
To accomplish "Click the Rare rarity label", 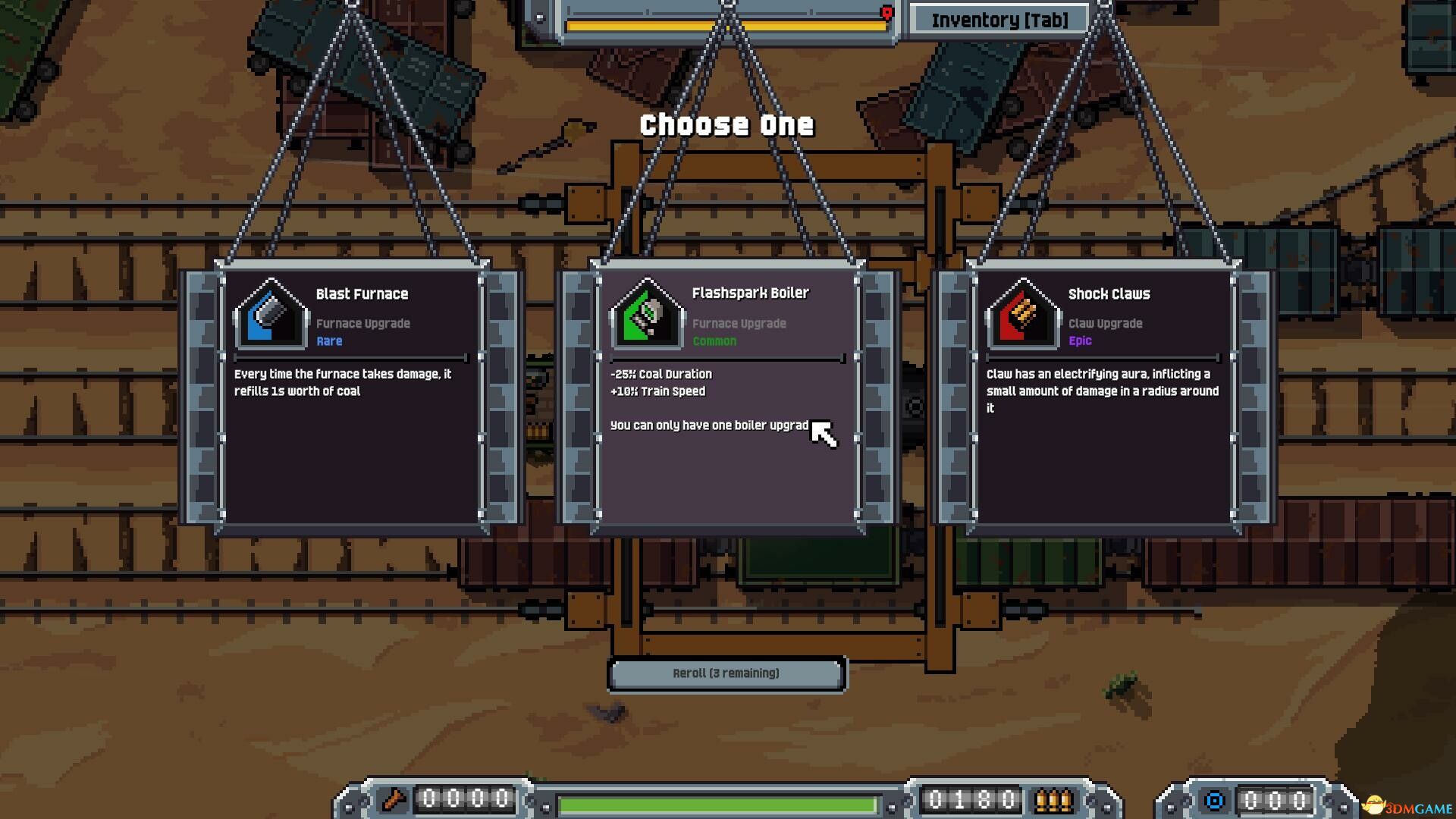I will pyautogui.click(x=328, y=340).
